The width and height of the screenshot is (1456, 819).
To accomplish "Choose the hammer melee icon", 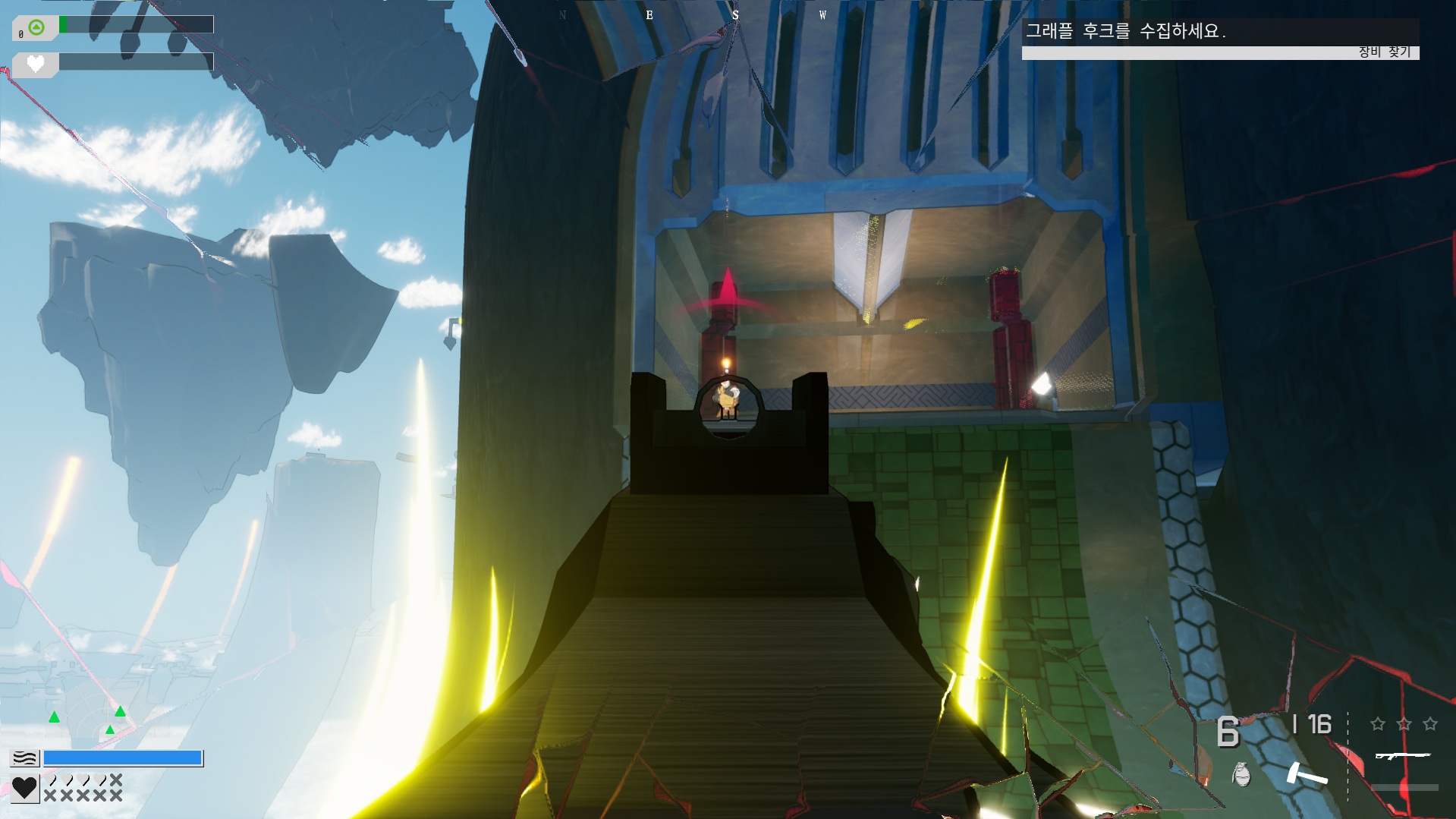I will click(x=1307, y=773).
